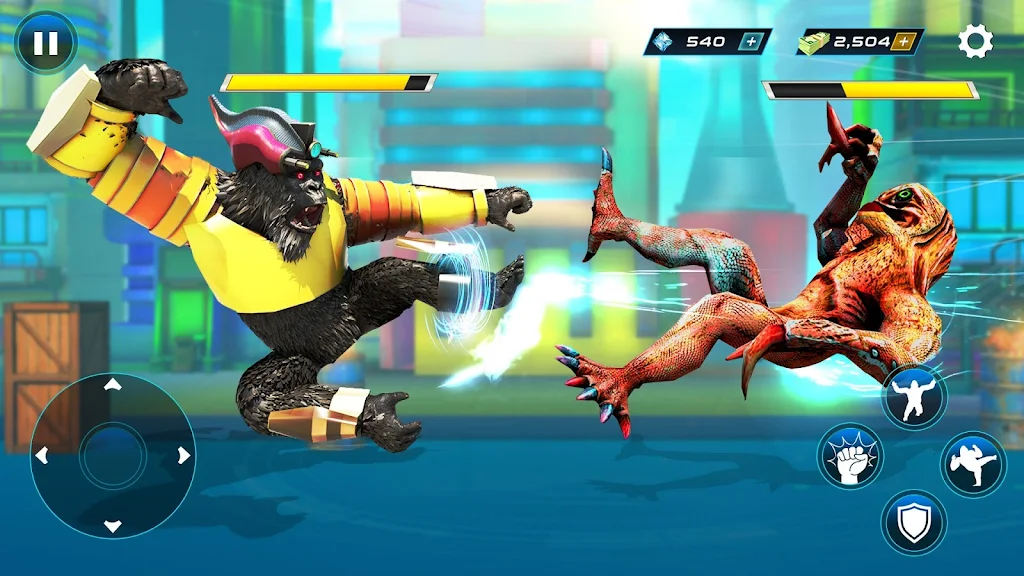Add more gems with the plus button
The image size is (1024, 576).
(x=750, y=42)
